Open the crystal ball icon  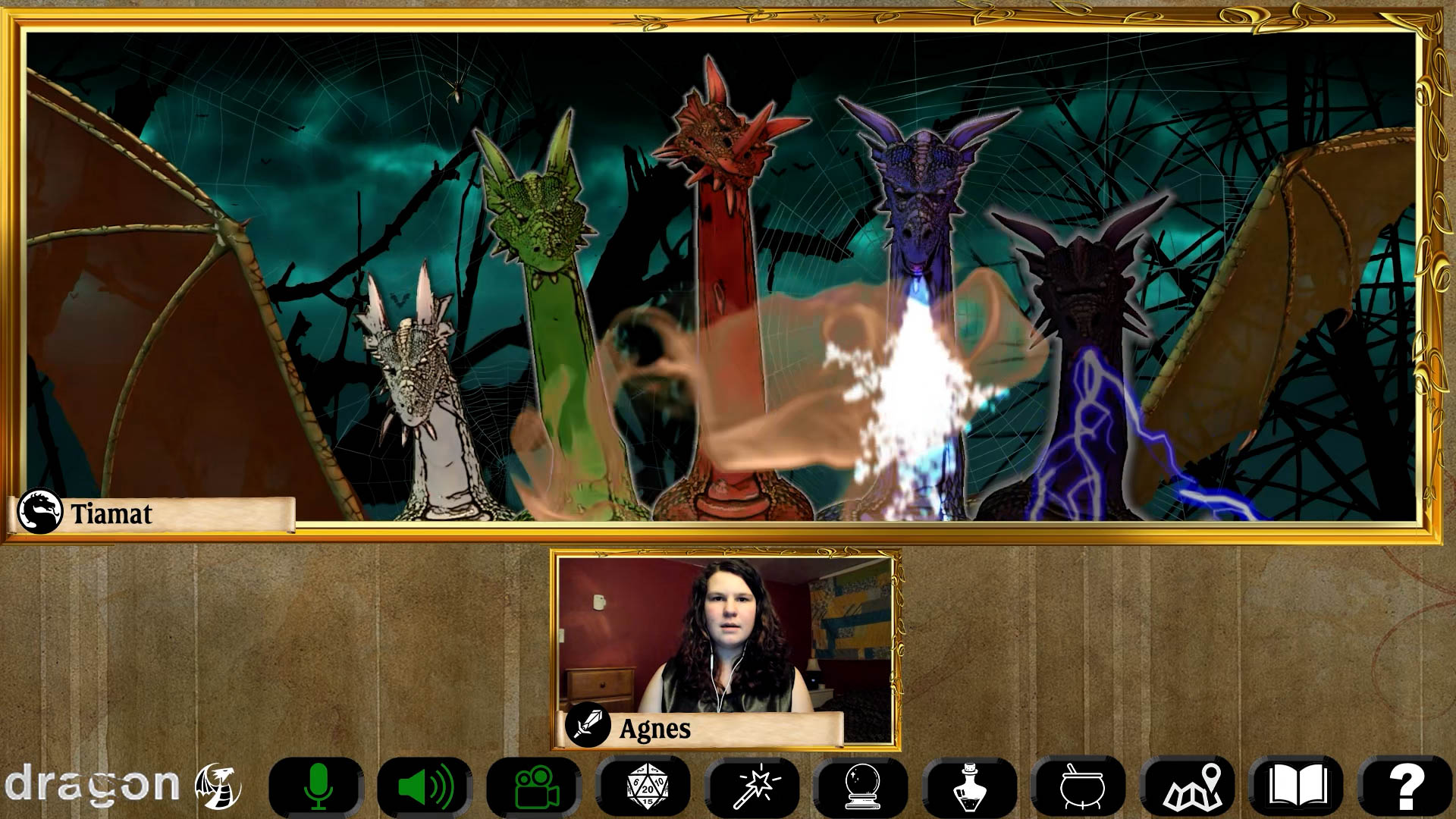[x=862, y=786]
